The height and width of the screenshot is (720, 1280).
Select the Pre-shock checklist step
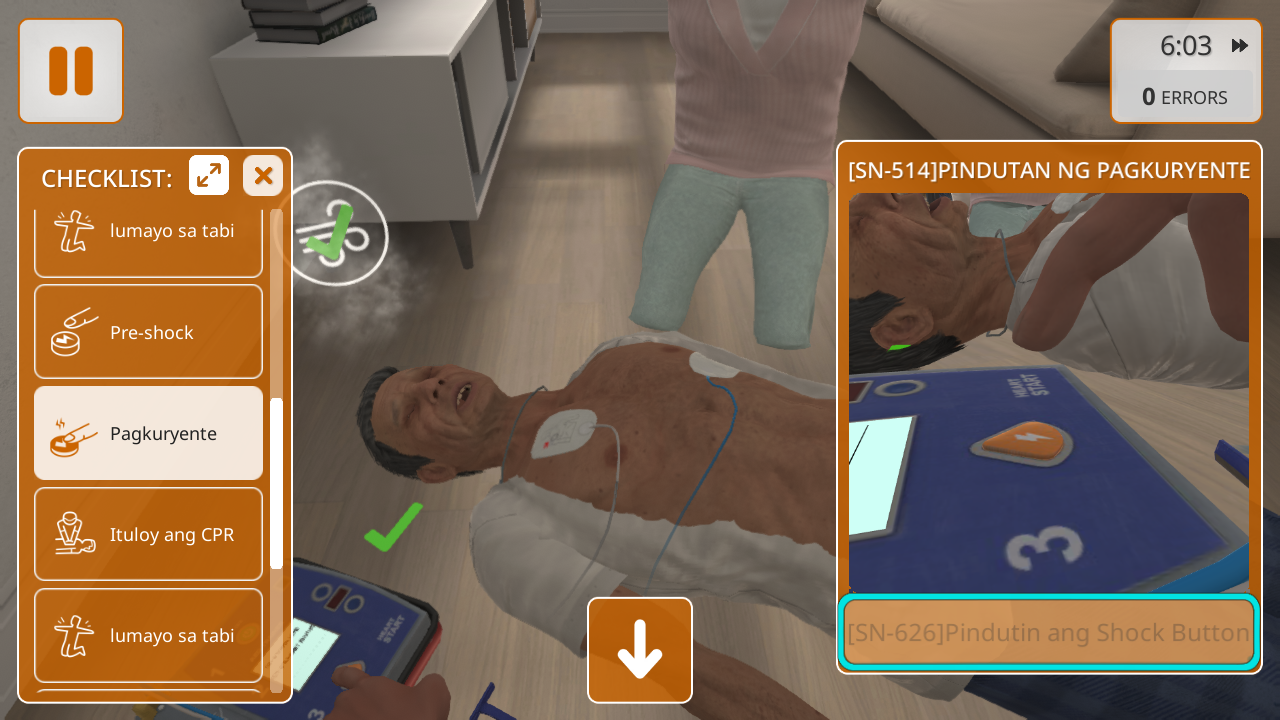149,332
